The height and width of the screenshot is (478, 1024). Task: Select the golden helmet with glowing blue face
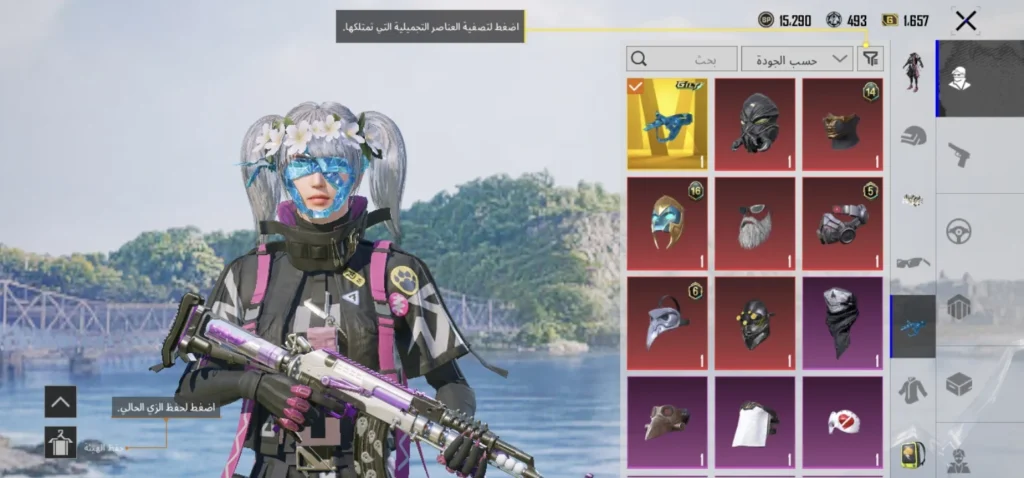coord(667,222)
